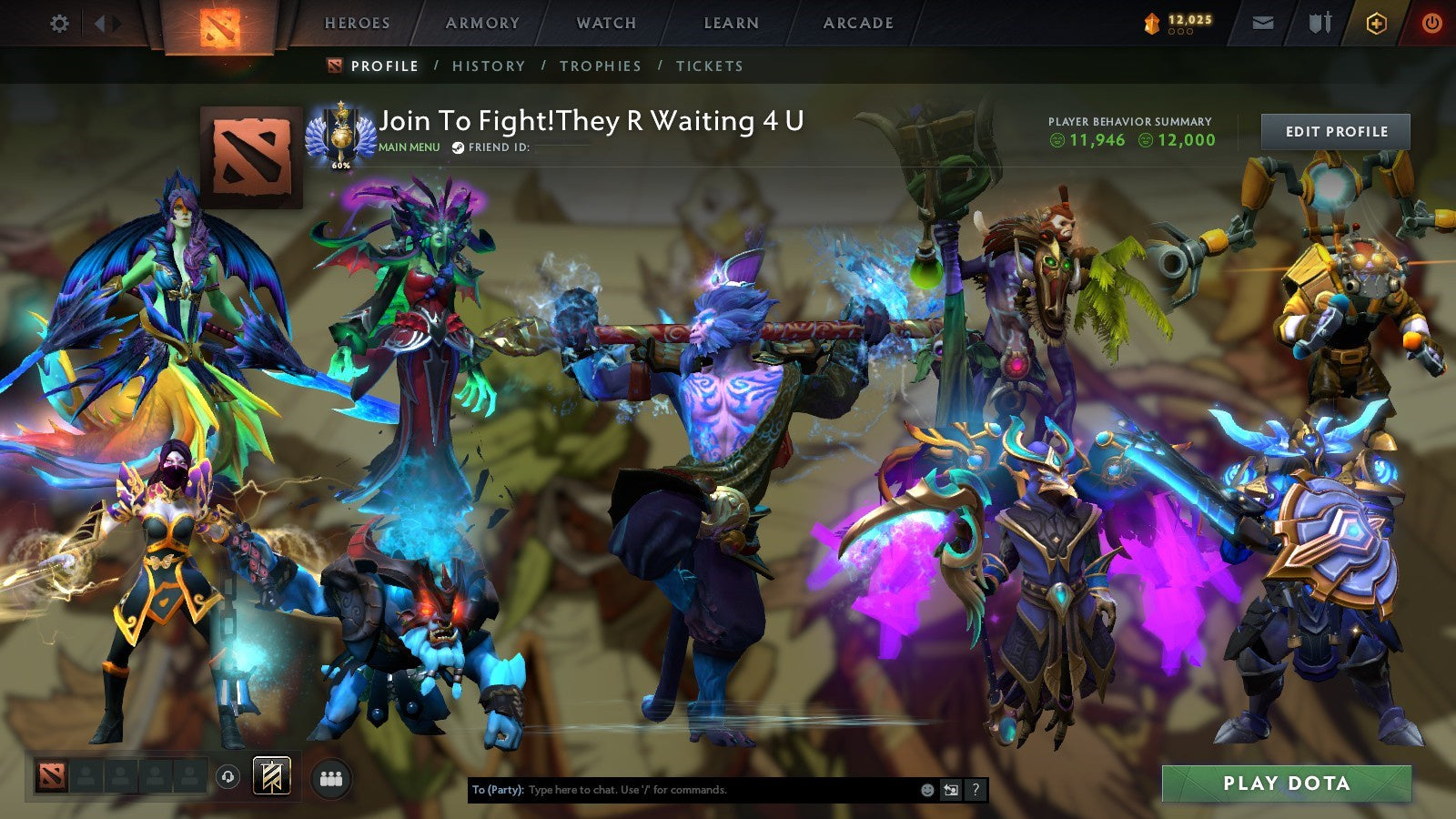This screenshot has width=1456, height=819.
Task: Click the chat wheel icon in the chat bar
Action: (x=950, y=790)
